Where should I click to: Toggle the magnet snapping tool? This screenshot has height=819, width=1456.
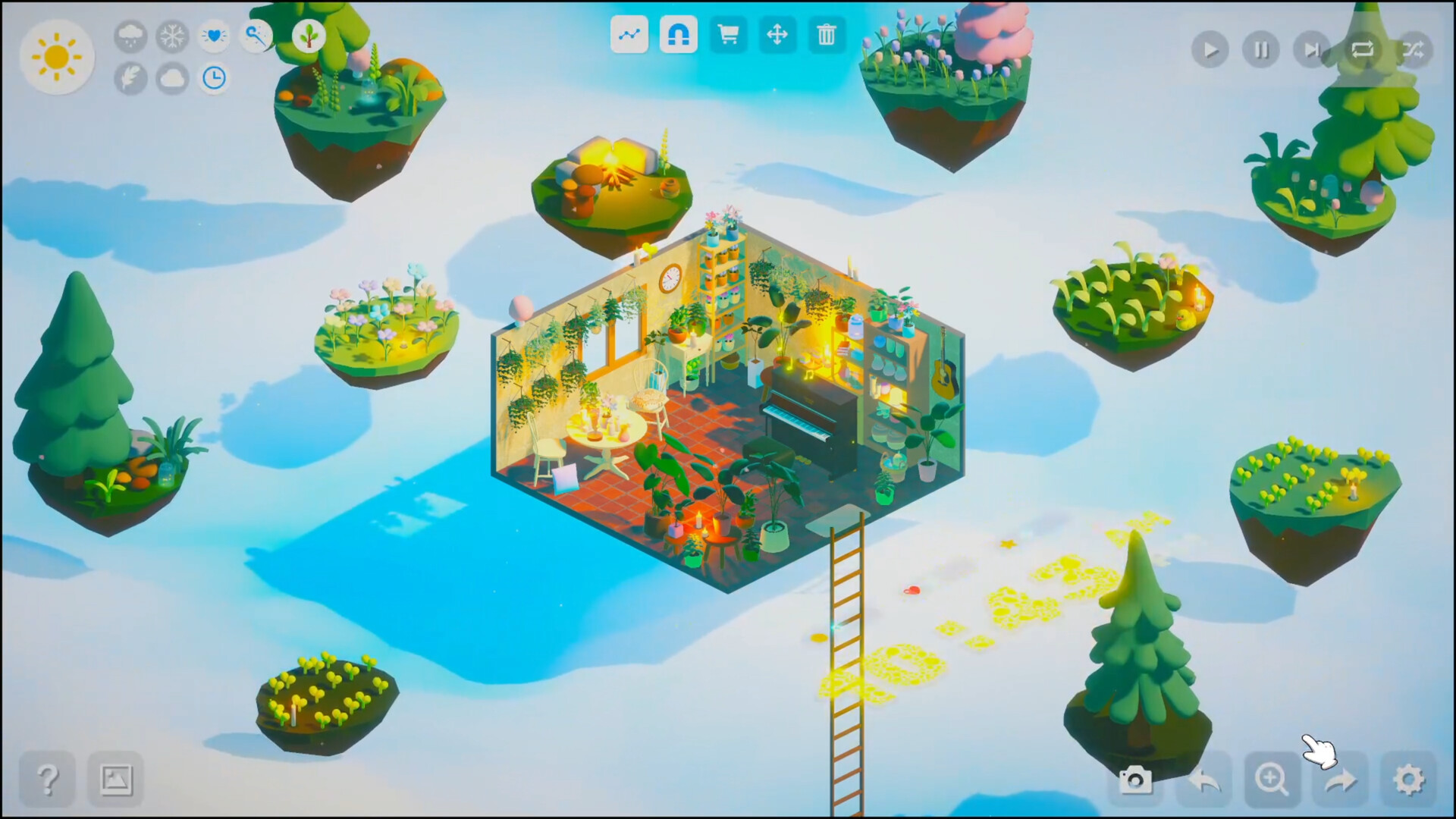[x=678, y=35]
